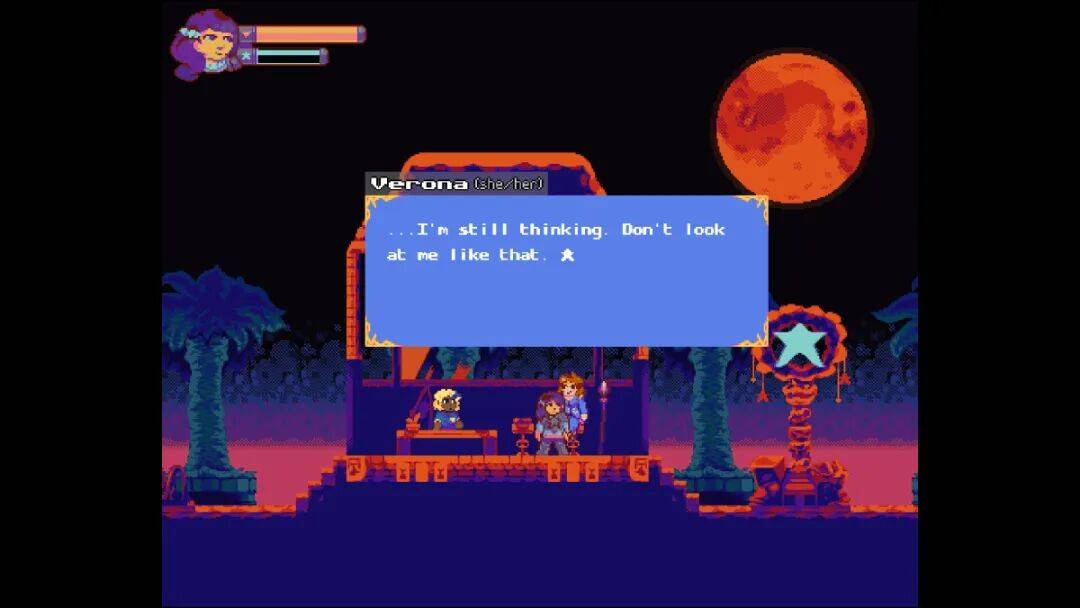This screenshot has height=608, width=1080.
Task: Select the purple-haired character portrait
Action: pos(206,45)
